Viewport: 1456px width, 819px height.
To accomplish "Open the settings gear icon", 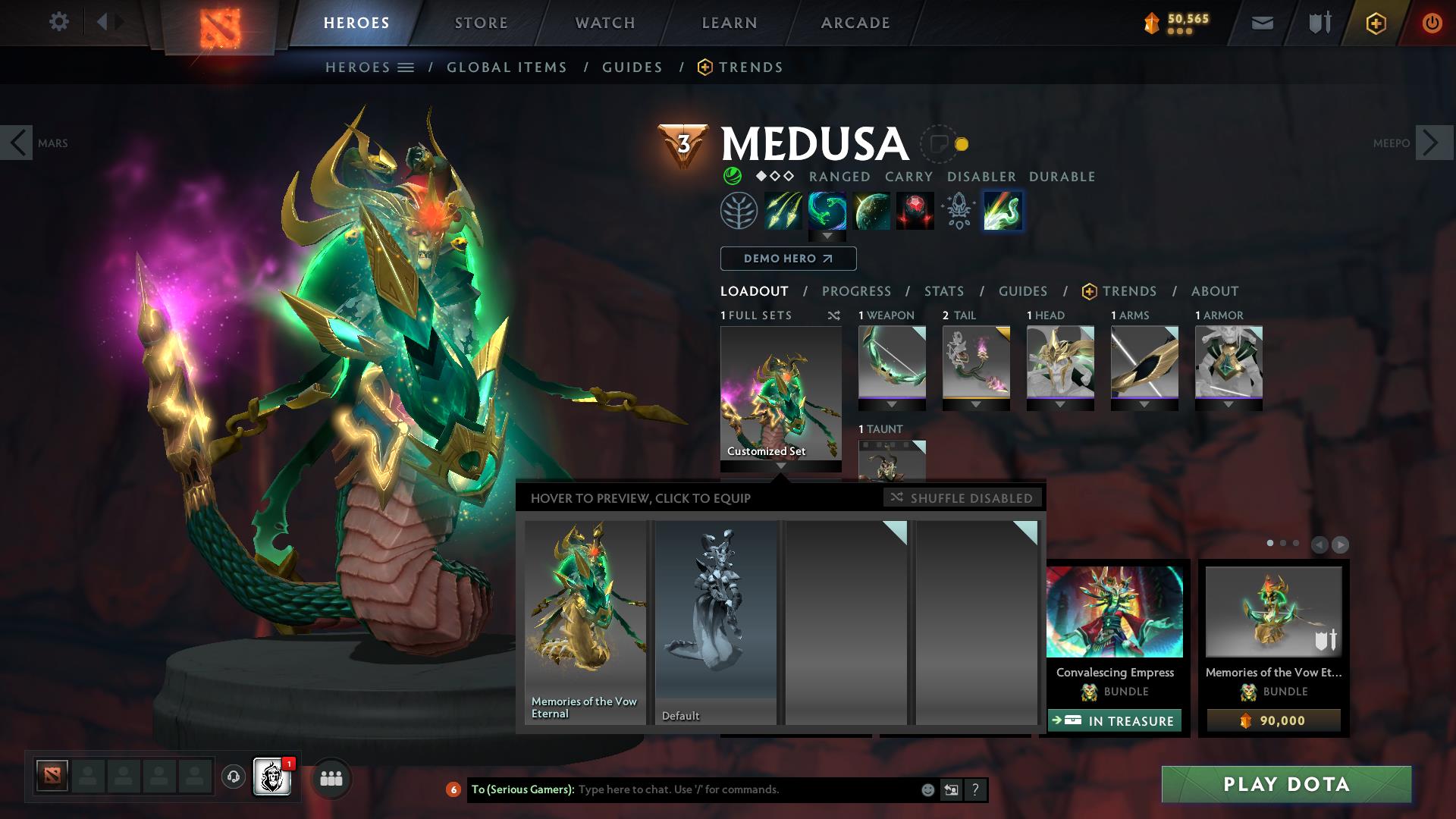I will tap(59, 22).
